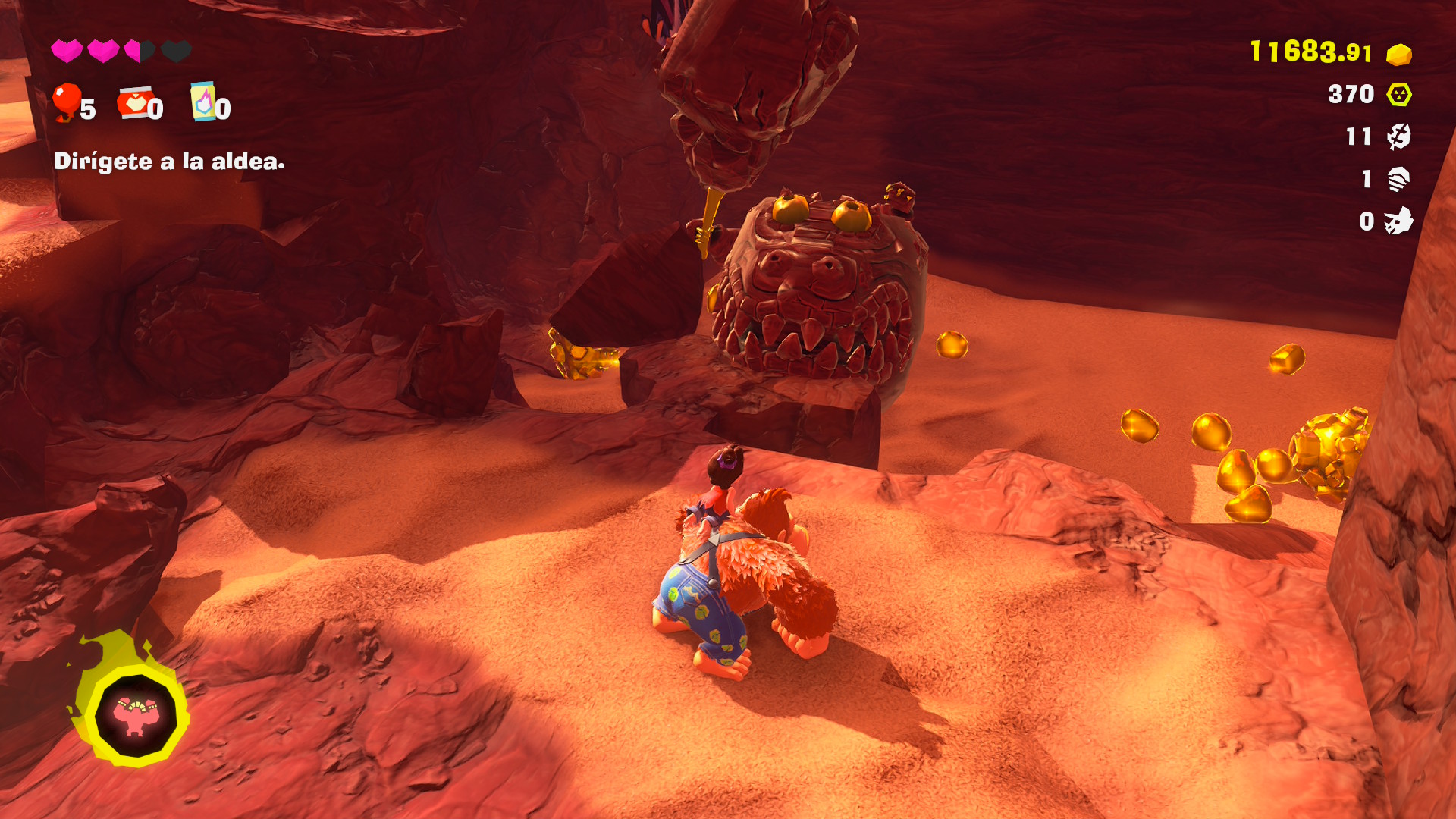Image resolution: width=1456 pixels, height=819 pixels.
Task: Activate the Kong Bananza transformation icon
Action: (x=135, y=714)
